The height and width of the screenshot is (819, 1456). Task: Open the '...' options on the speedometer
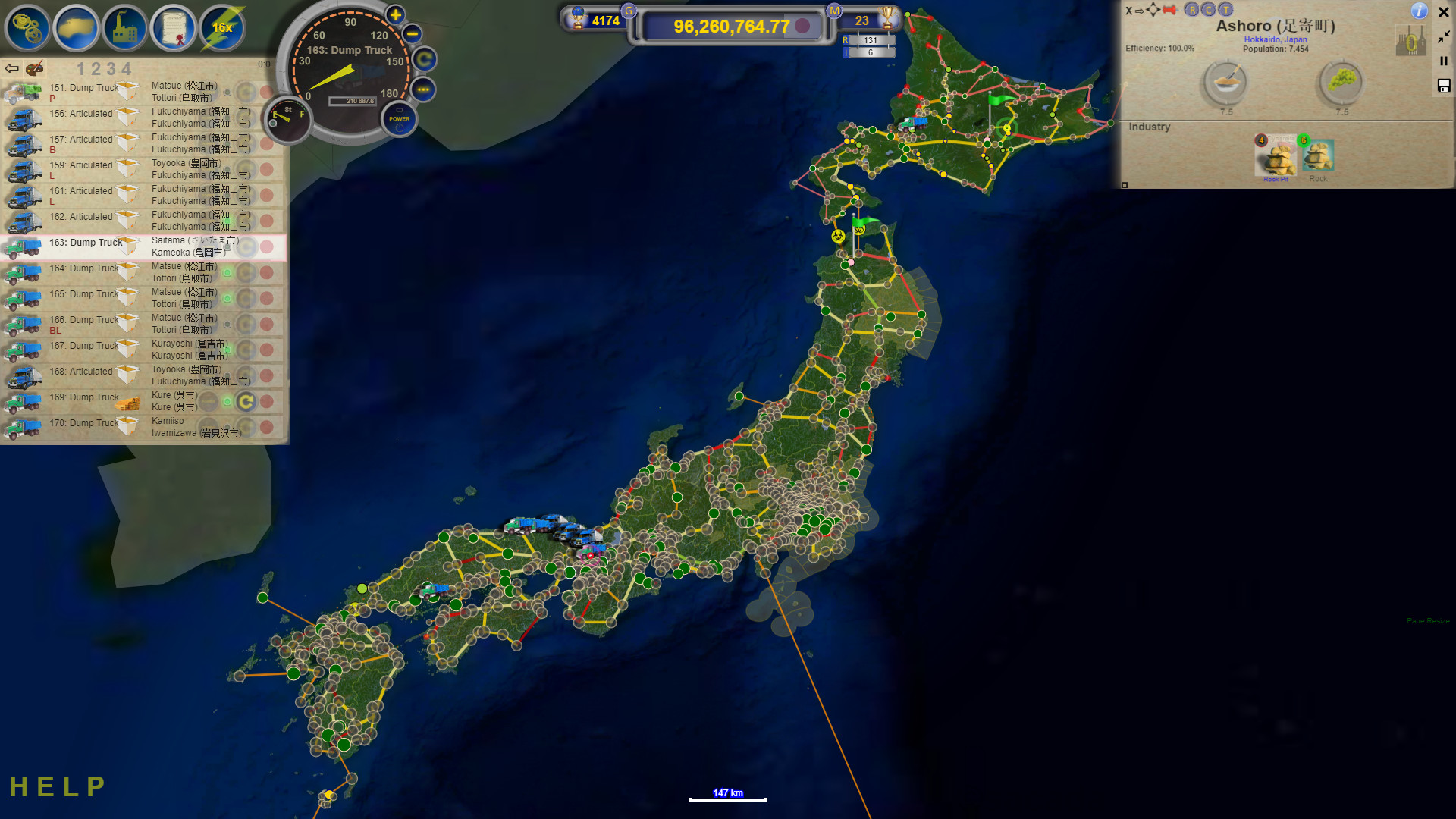pyautogui.click(x=425, y=90)
